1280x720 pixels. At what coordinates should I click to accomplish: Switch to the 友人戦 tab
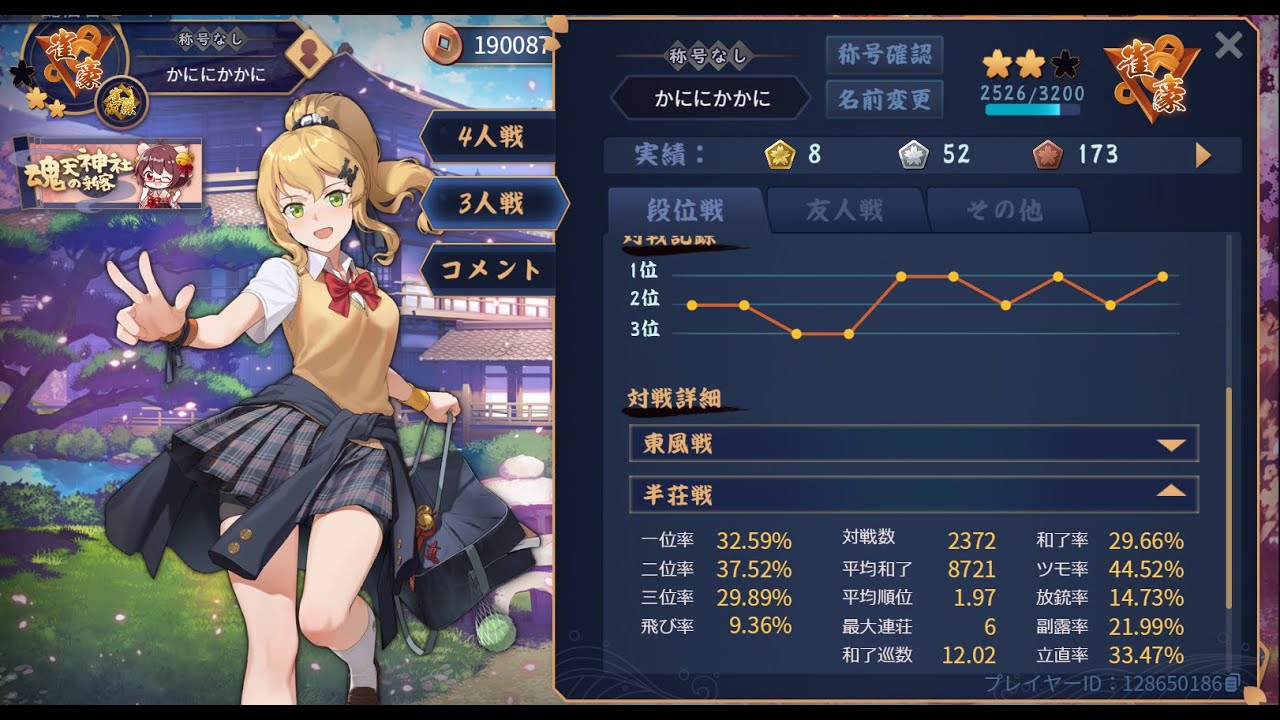(x=845, y=210)
